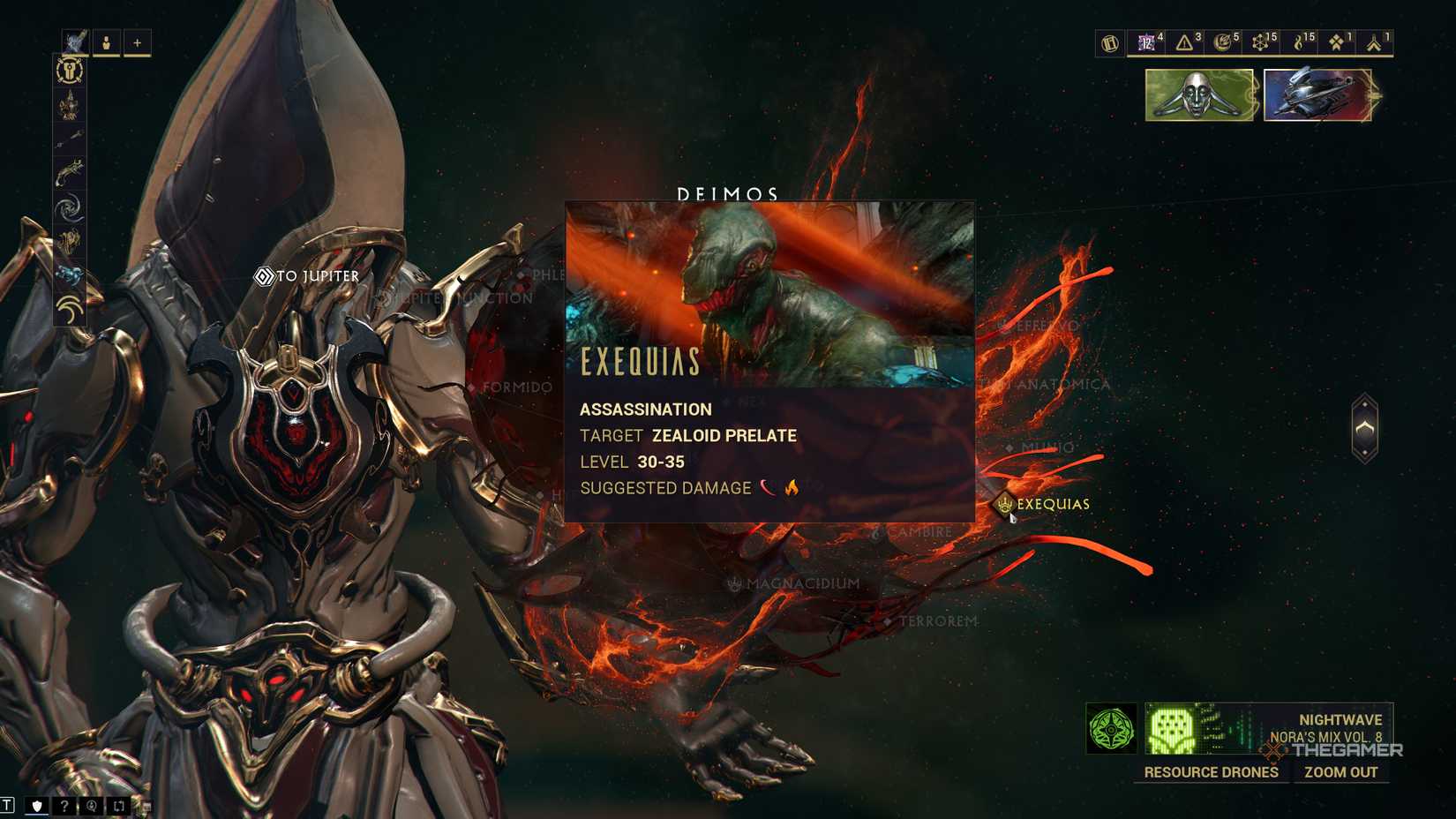
Task: Select the Exequias node on the map
Action: tap(1006, 503)
